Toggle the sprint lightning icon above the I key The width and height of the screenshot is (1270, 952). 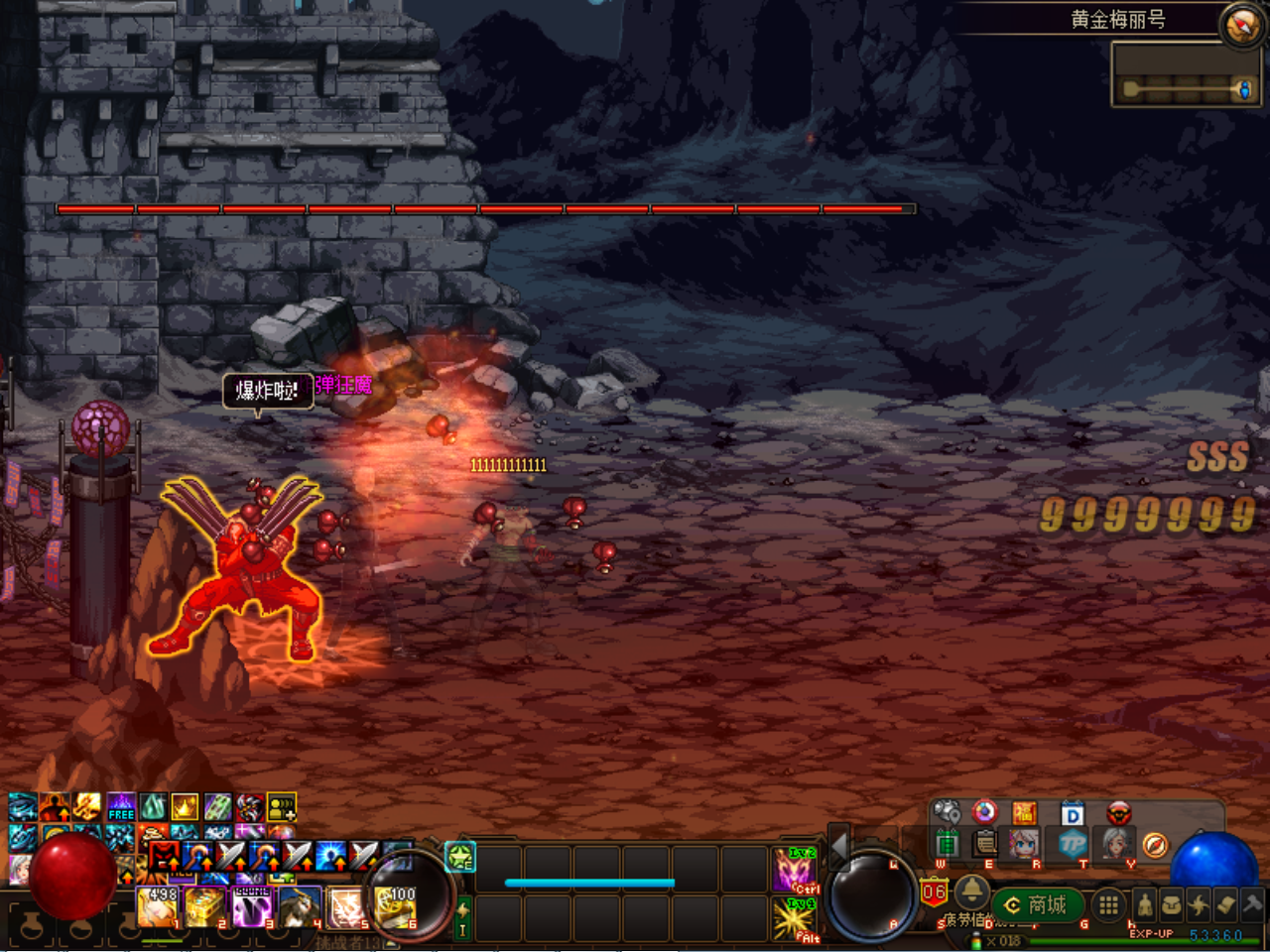click(461, 909)
